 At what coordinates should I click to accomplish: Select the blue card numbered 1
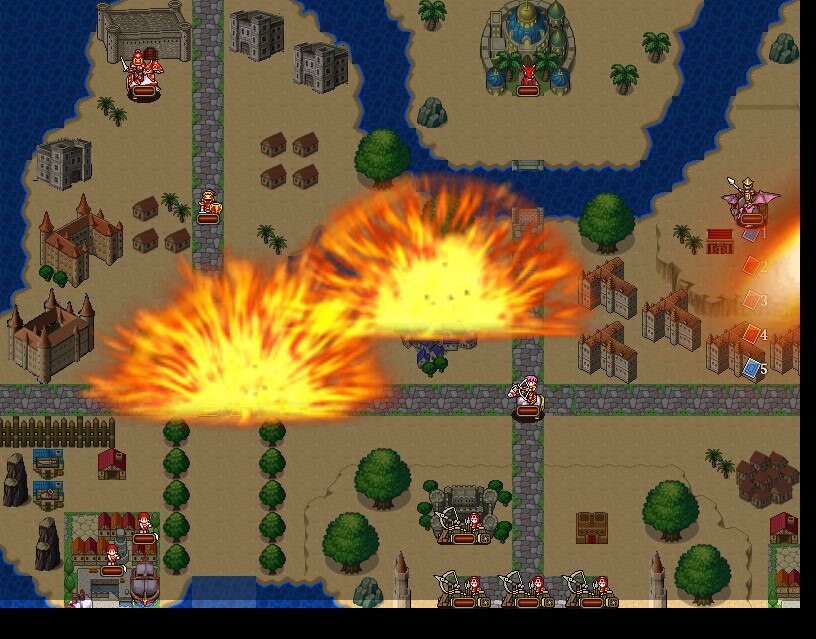click(752, 235)
